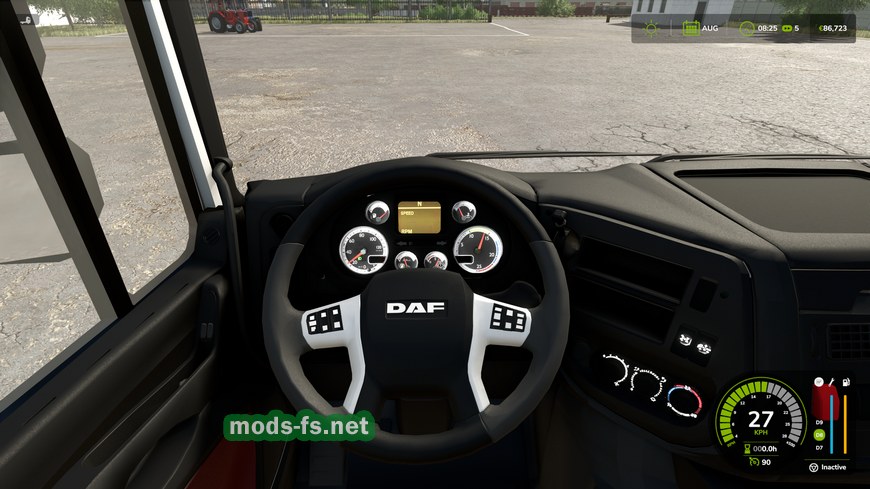
Task: Toggle the steering assist marked Inactive
Action: 813,467
